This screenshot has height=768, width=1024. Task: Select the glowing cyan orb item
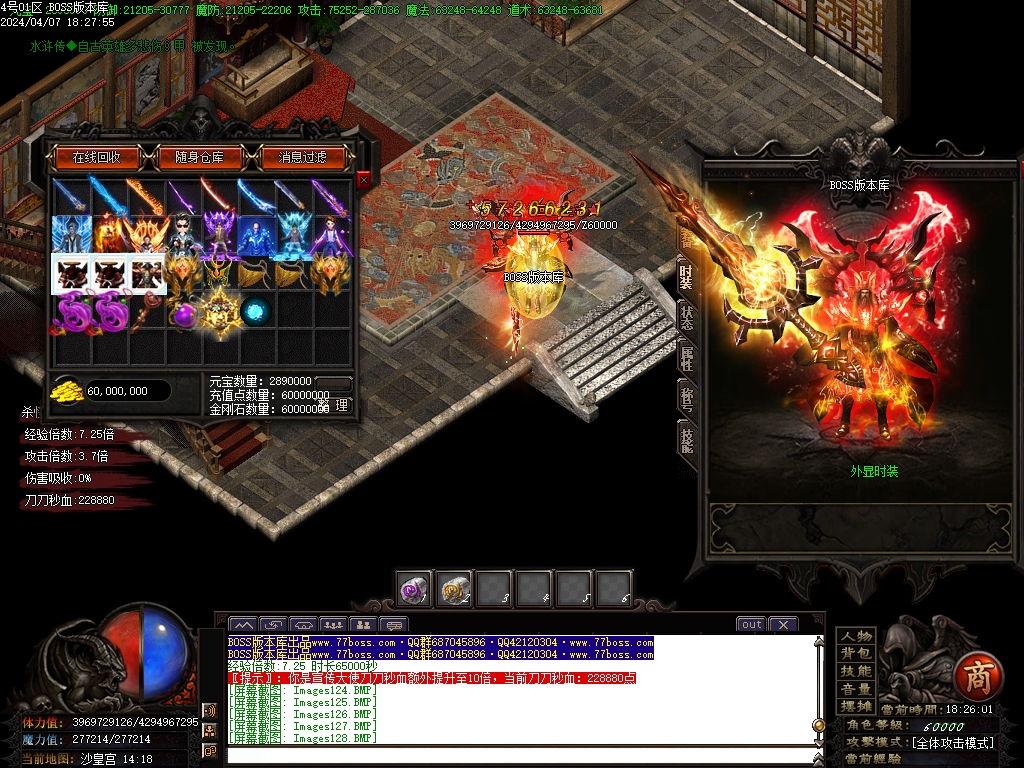pos(257,311)
